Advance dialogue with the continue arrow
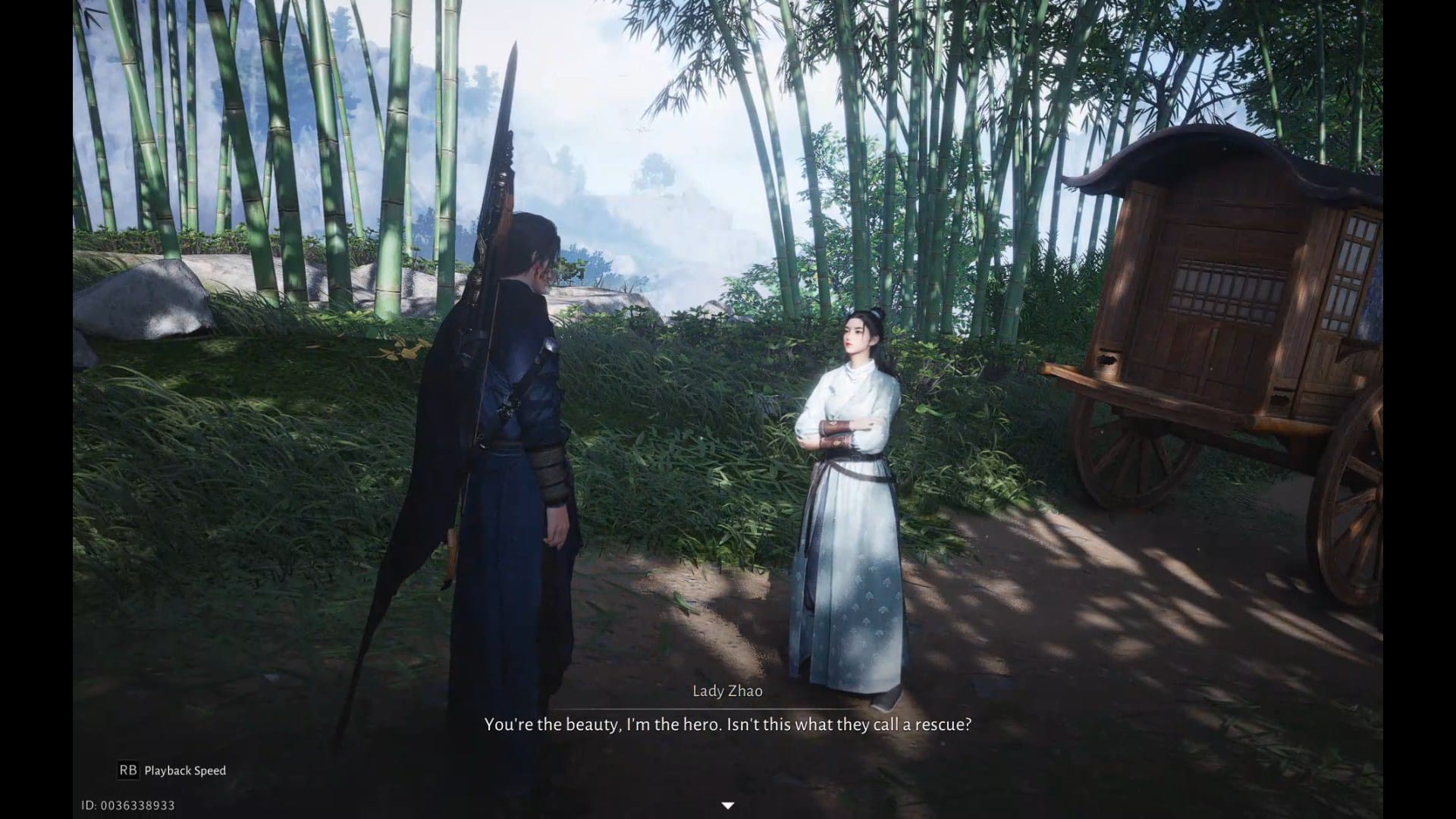Image resolution: width=1456 pixels, height=819 pixels. point(727,805)
